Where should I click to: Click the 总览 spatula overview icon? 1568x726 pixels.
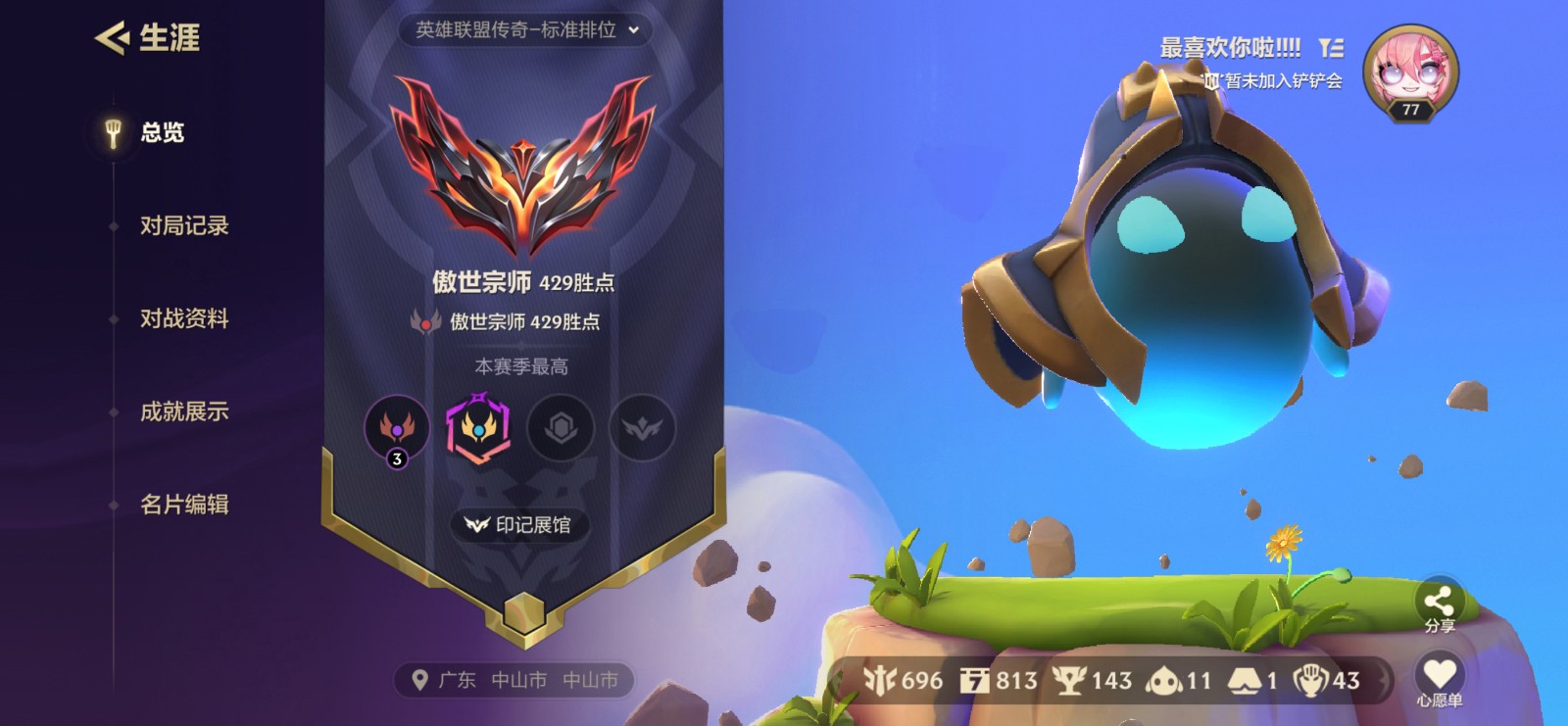pyautogui.click(x=115, y=131)
